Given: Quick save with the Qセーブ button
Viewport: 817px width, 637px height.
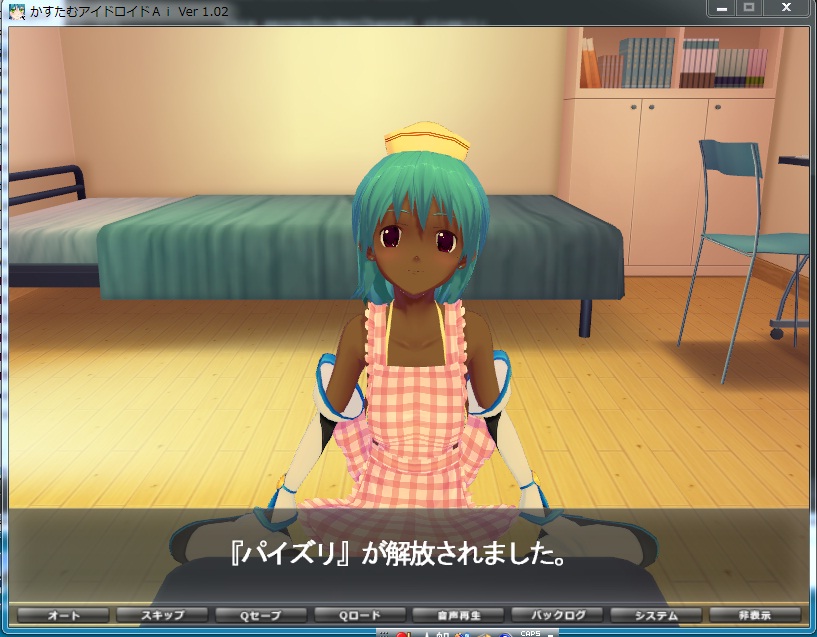Looking at the screenshot, I should point(262,615).
